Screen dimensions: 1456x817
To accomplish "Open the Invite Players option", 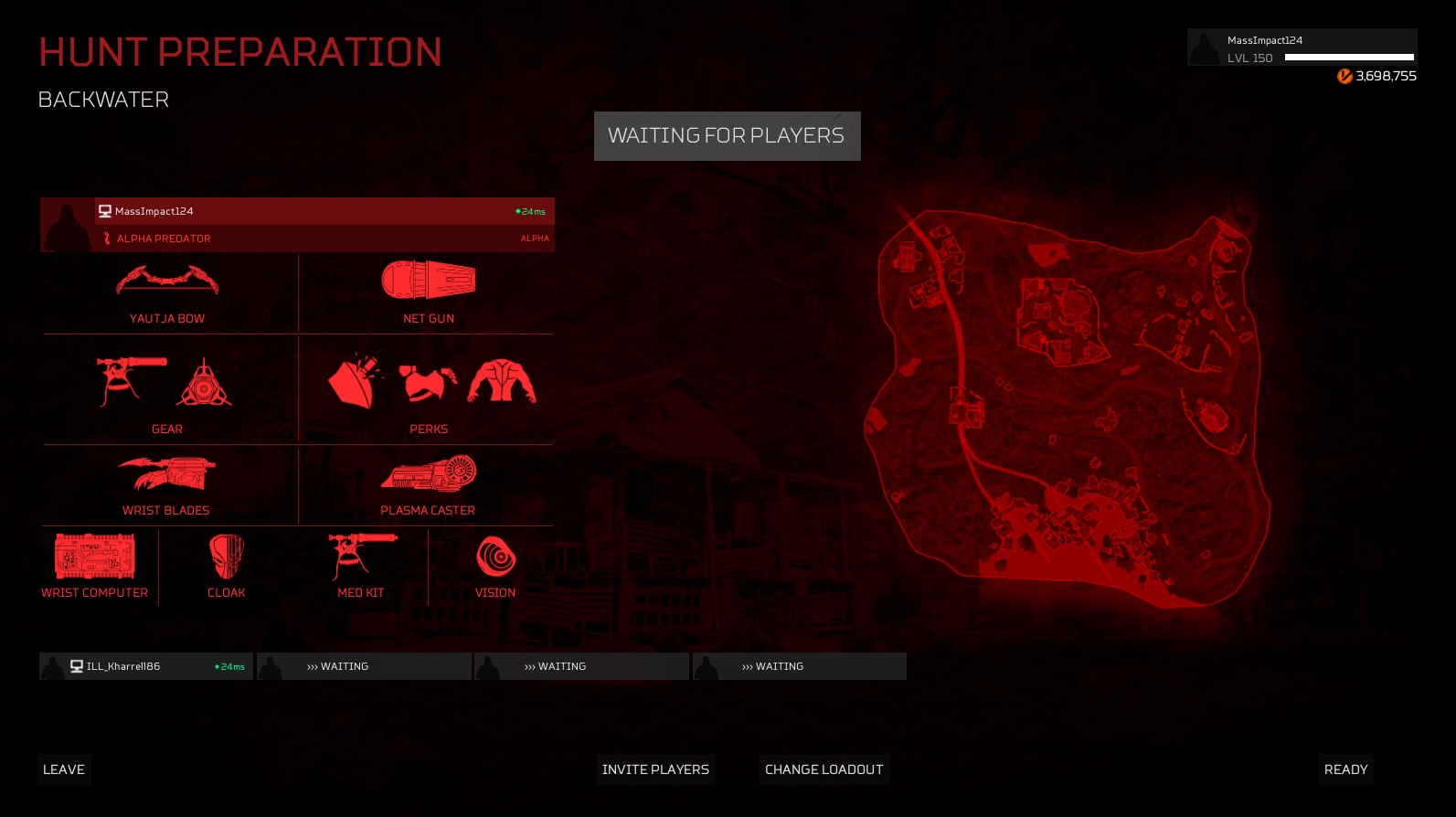I will (x=655, y=769).
